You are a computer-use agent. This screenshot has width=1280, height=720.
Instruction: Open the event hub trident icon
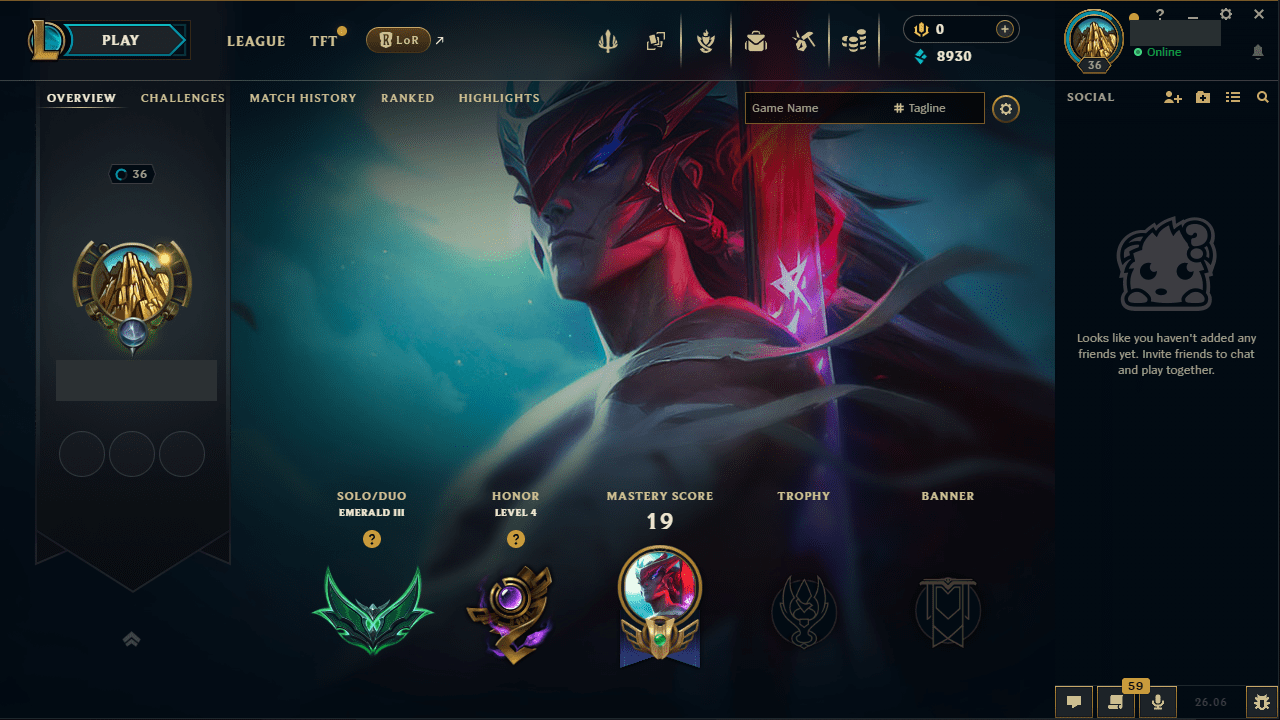click(608, 40)
